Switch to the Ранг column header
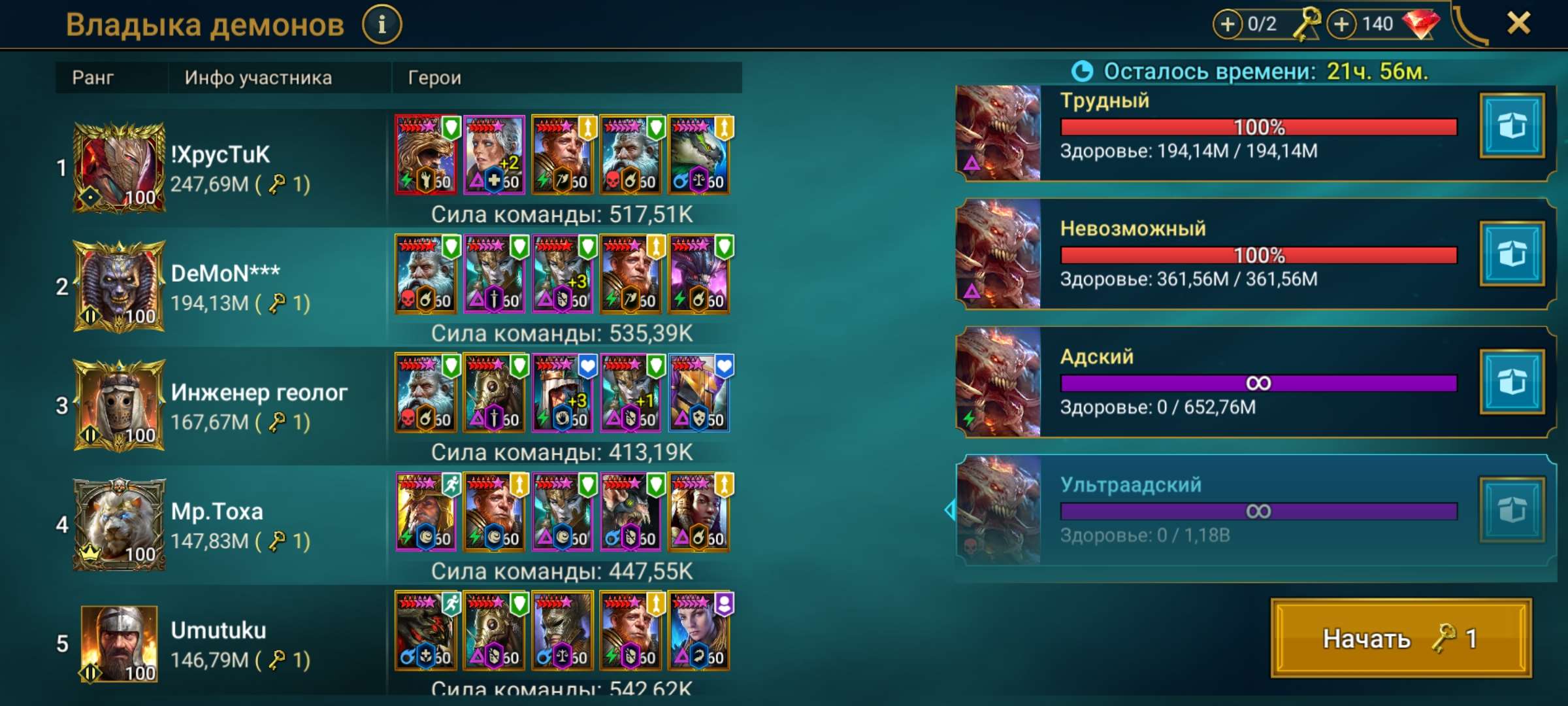This screenshot has width=1568, height=706. click(x=94, y=78)
